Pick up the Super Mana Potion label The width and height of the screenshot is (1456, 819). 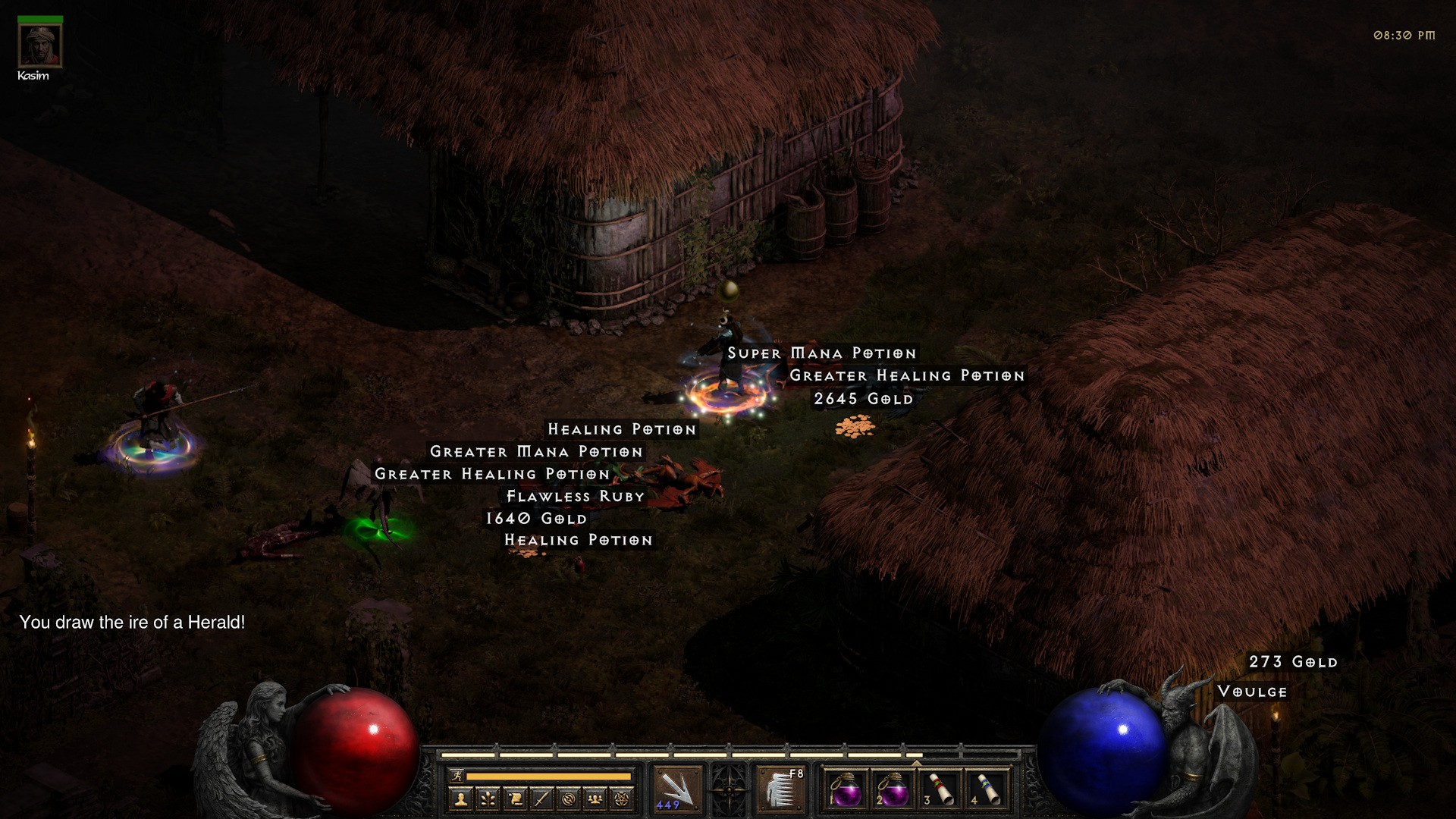click(822, 353)
